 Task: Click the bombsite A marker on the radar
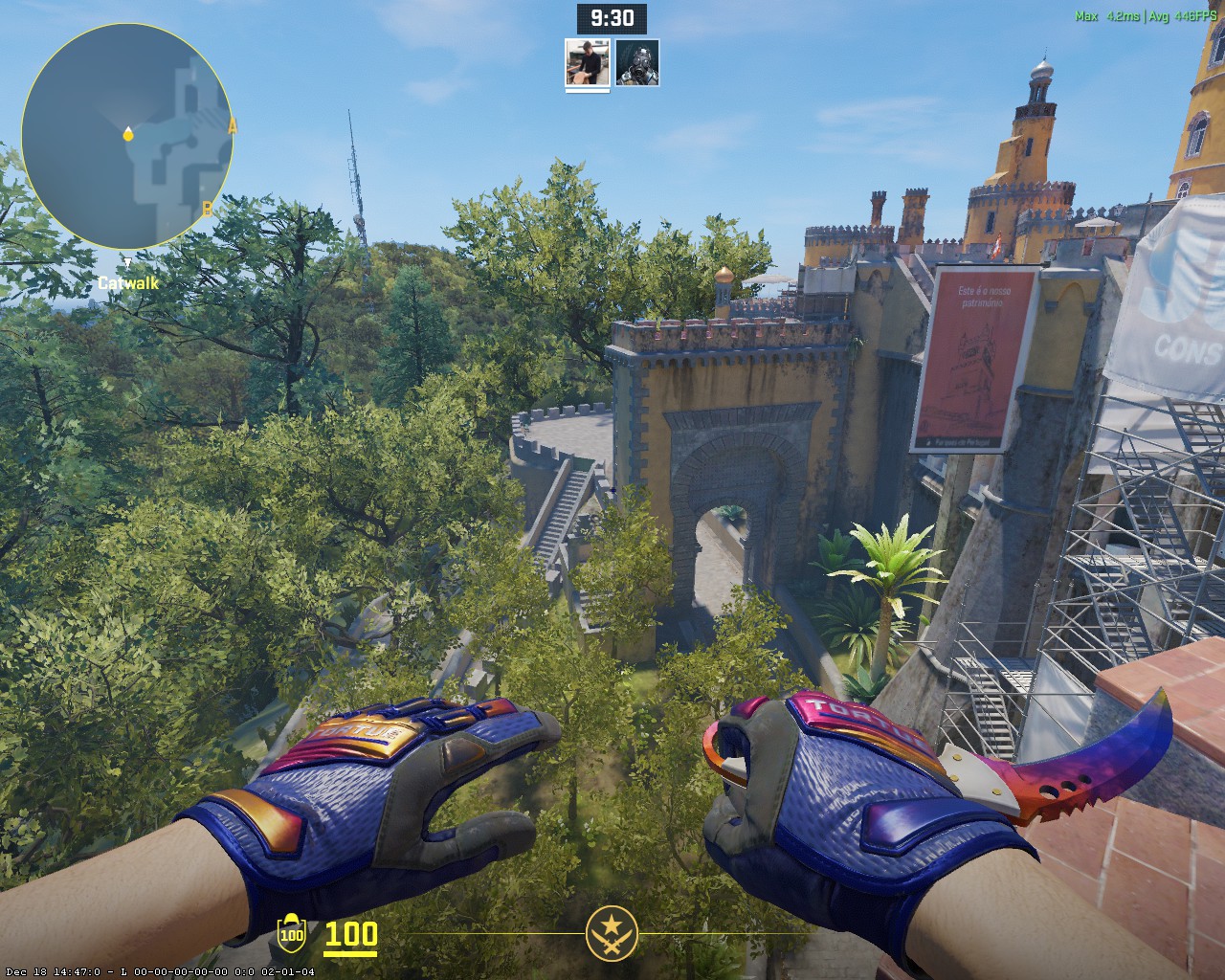(x=232, y=126)
